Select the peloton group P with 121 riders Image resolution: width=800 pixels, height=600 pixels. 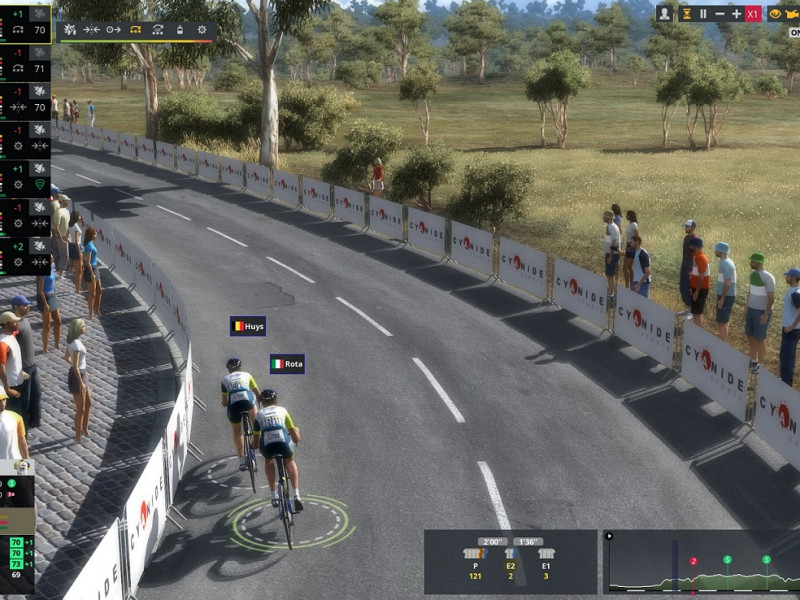pos(474,562)
